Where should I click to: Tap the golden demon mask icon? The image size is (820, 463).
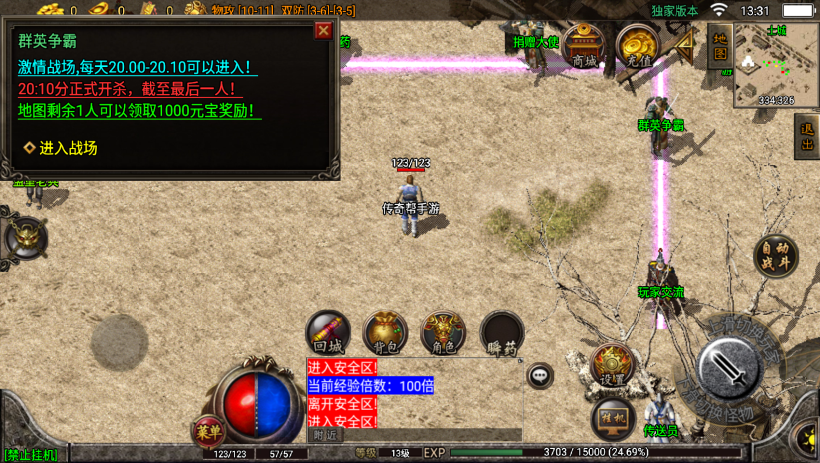pos(24,237)
